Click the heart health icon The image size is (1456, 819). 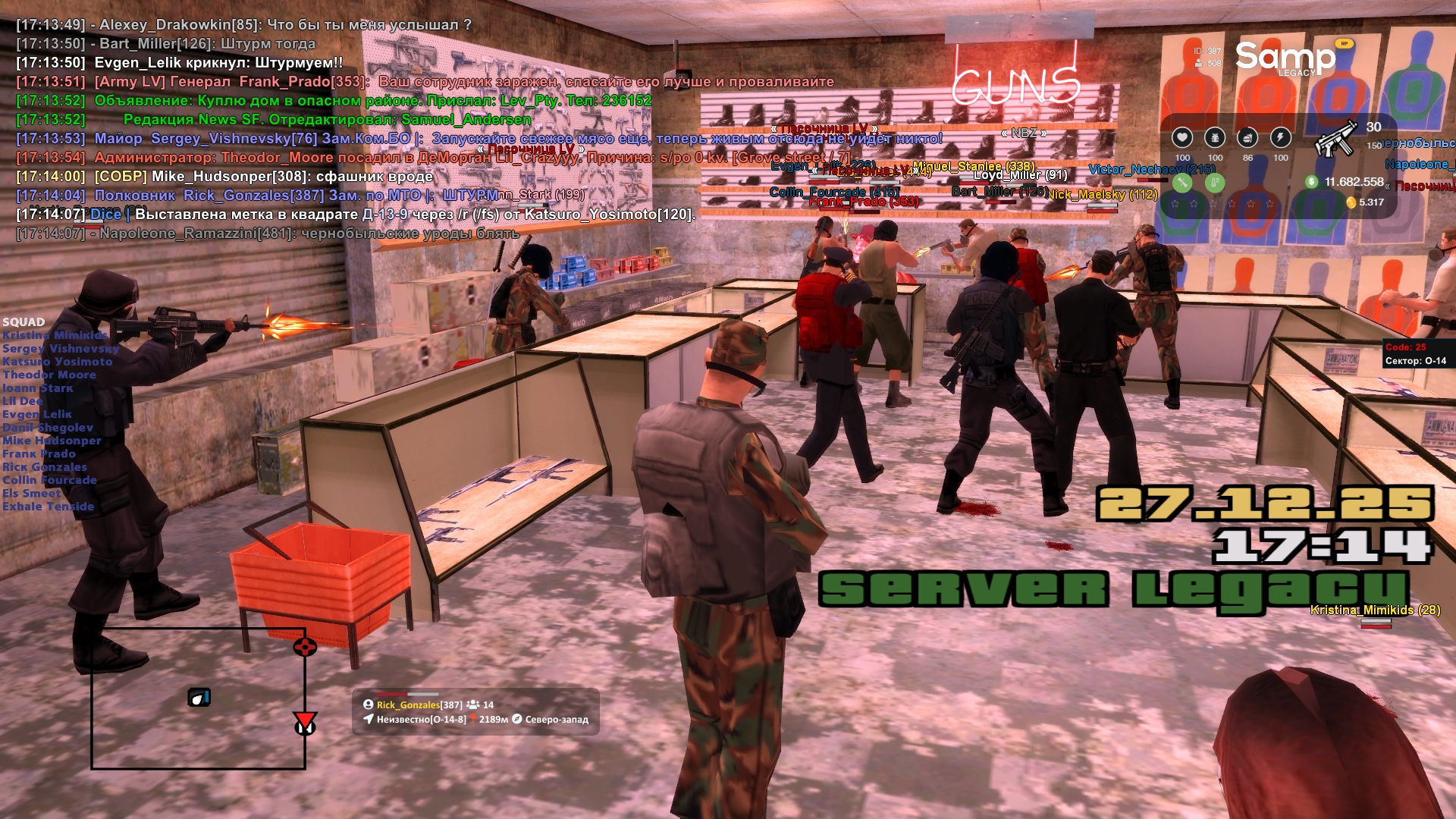[x=1181, y=137]
